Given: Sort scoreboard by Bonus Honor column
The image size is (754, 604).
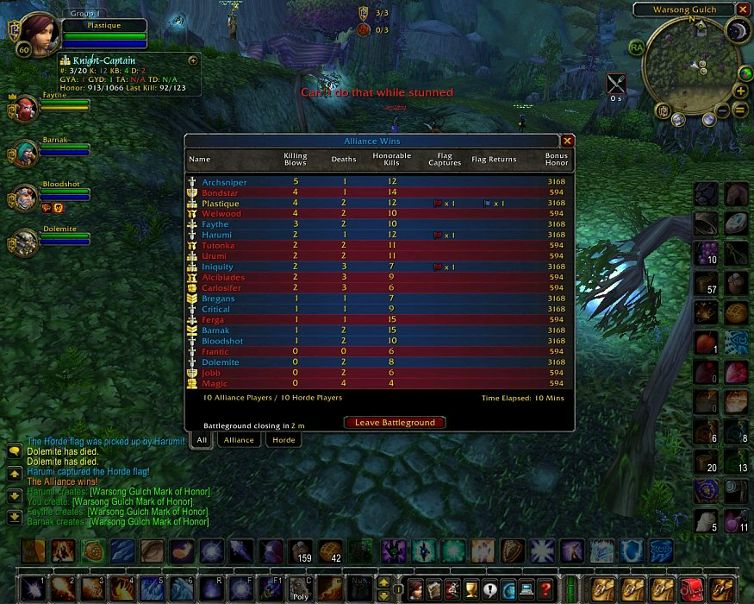Looking at the screenshot, I should tap(557, 159).
